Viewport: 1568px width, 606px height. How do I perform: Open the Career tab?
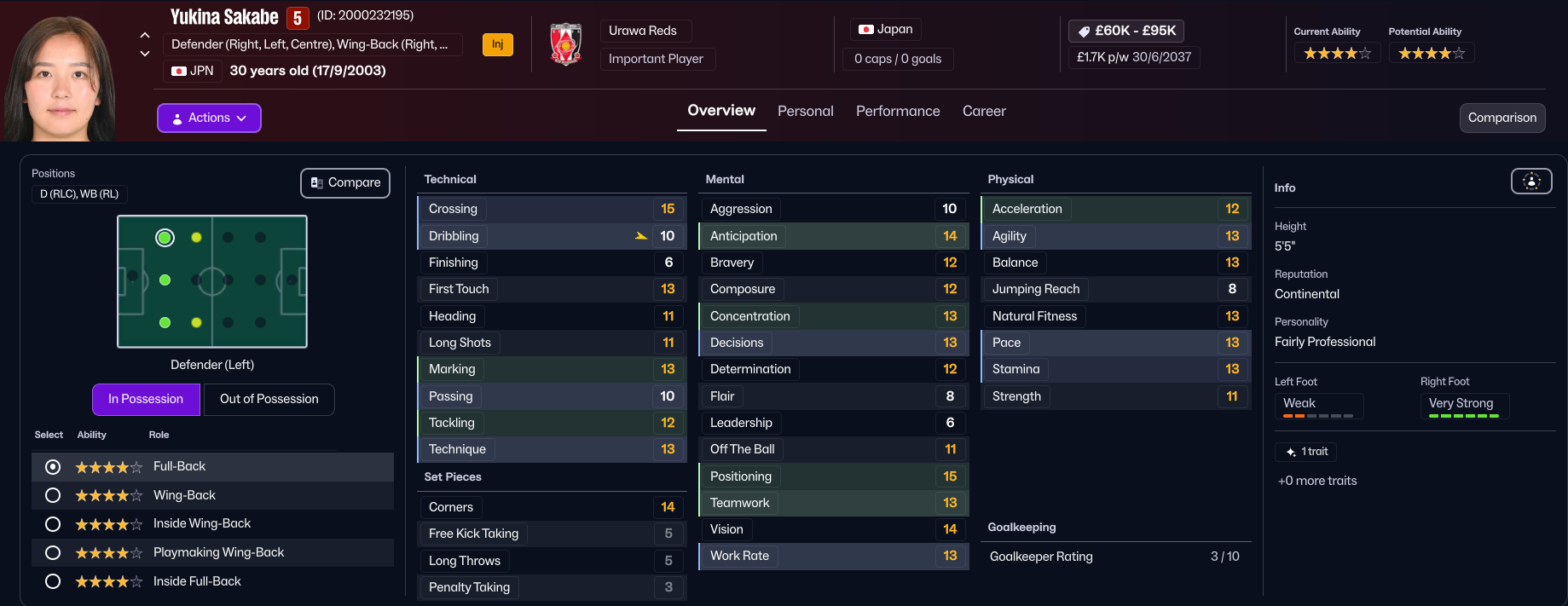pos(984,111)
